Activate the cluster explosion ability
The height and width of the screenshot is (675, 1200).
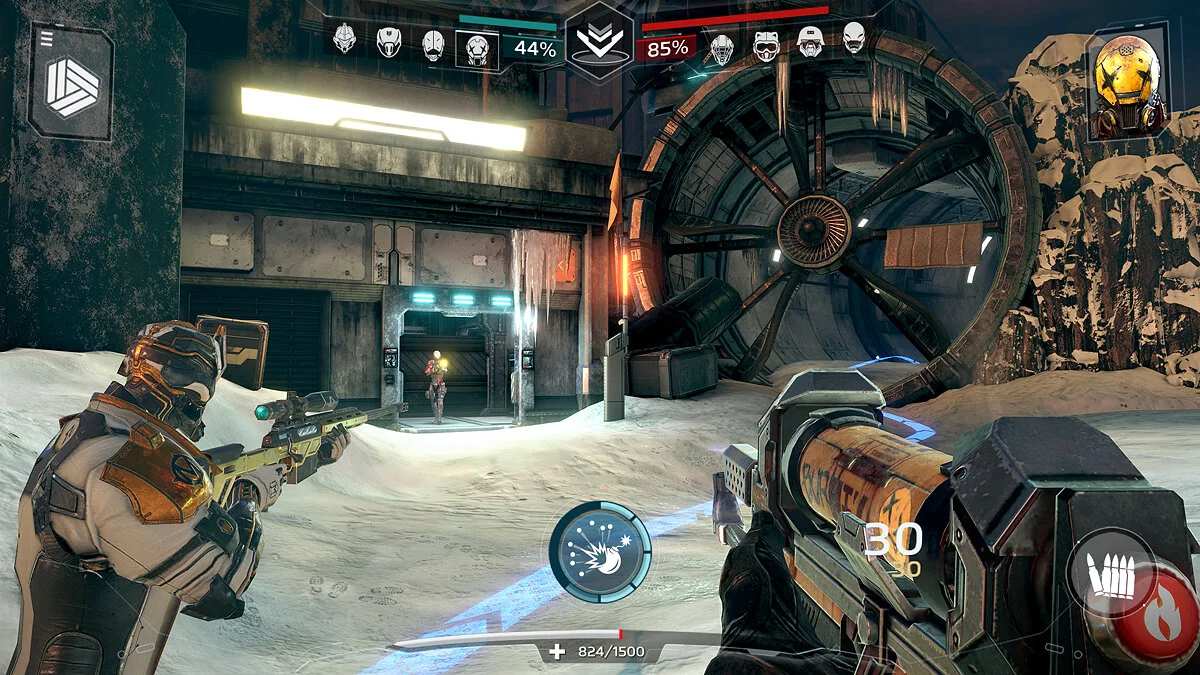point(600,551)
